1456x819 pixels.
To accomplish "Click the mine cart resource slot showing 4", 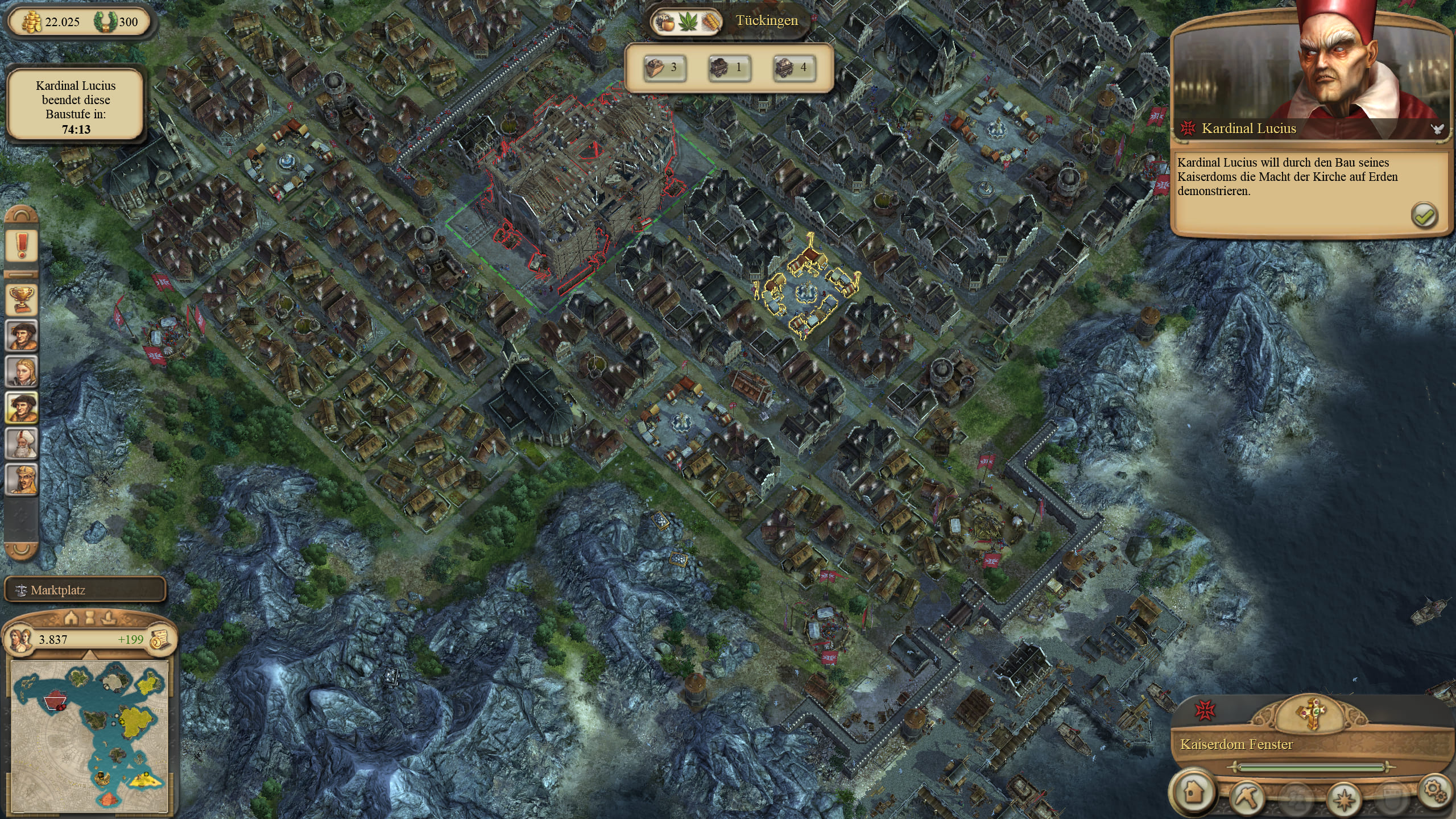I will click(x=793, y=68).
